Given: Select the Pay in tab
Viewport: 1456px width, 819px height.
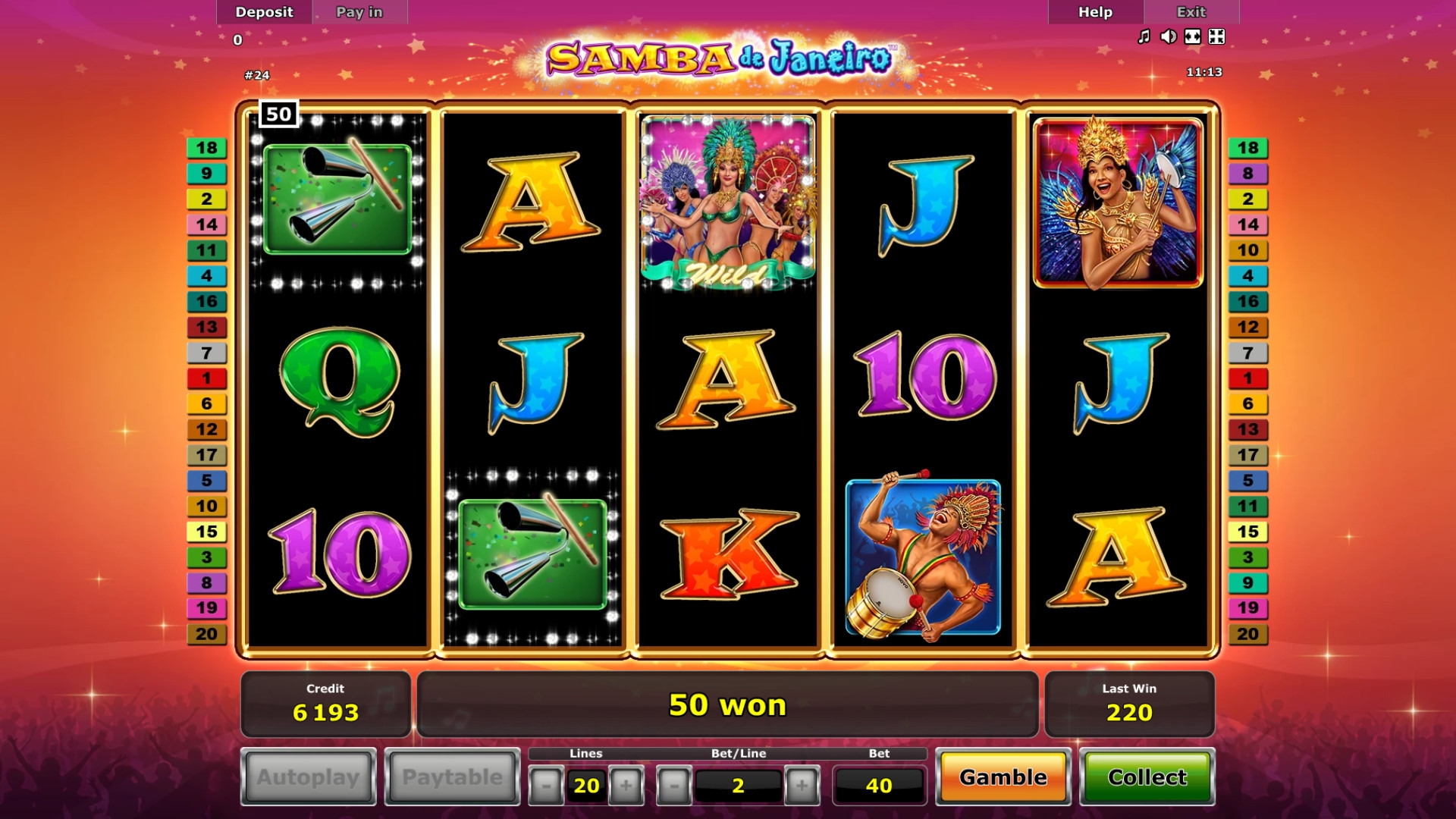Looking at the screenshot, I should 359,12.
